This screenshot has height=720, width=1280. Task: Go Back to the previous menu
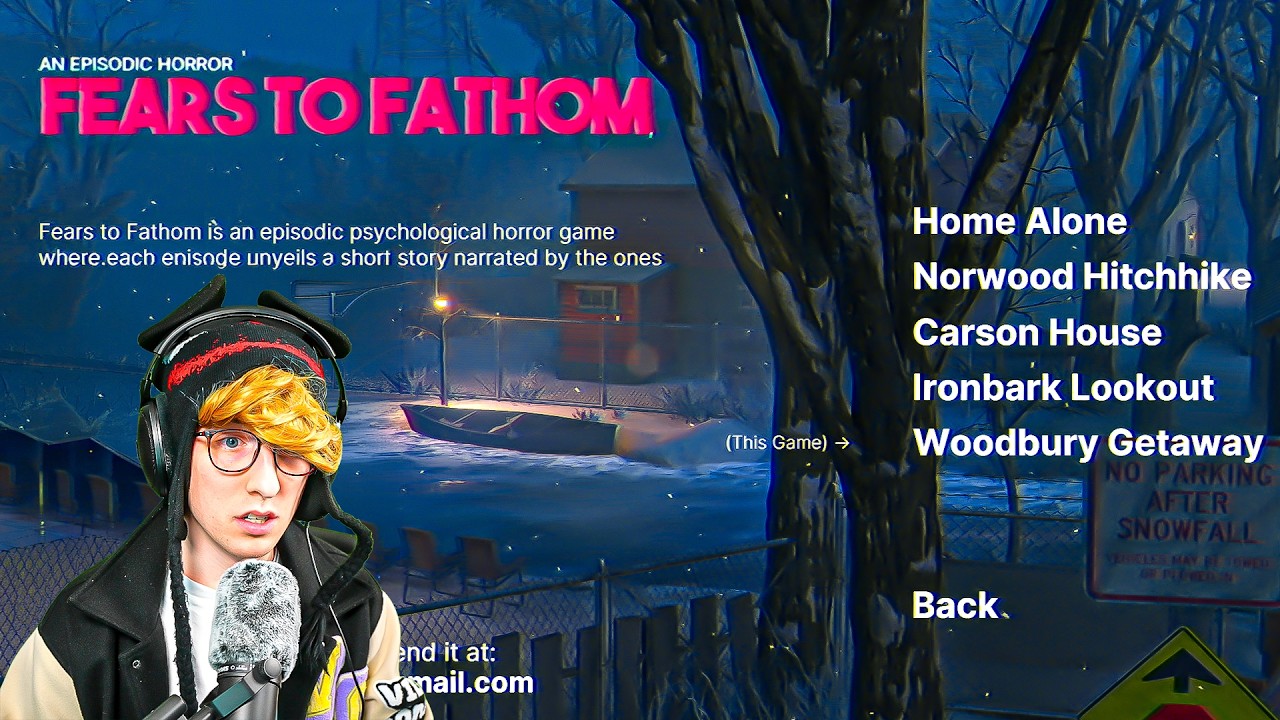coord(955,605)
